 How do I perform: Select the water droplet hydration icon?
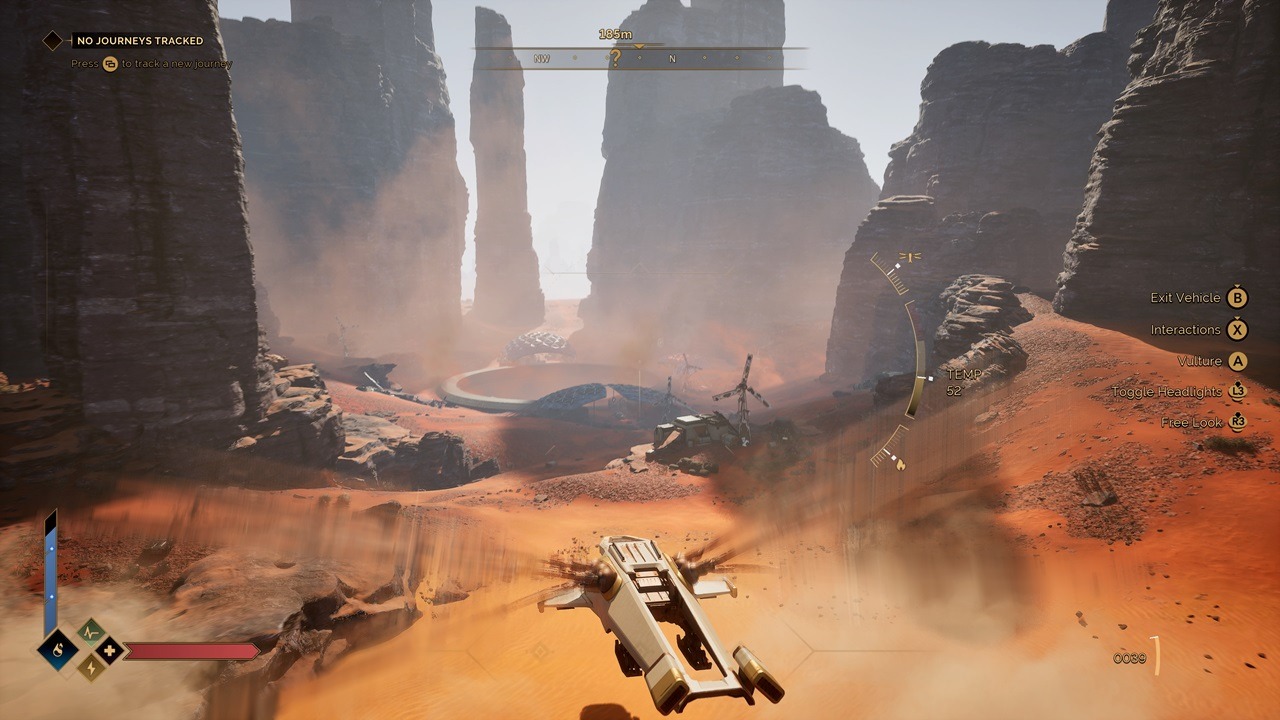[57, 649]
